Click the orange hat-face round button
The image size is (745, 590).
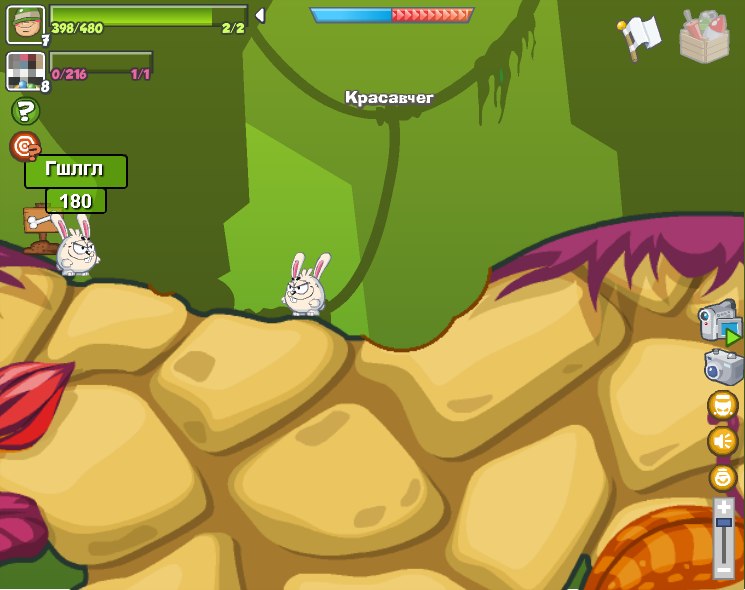tap(722, 405)
